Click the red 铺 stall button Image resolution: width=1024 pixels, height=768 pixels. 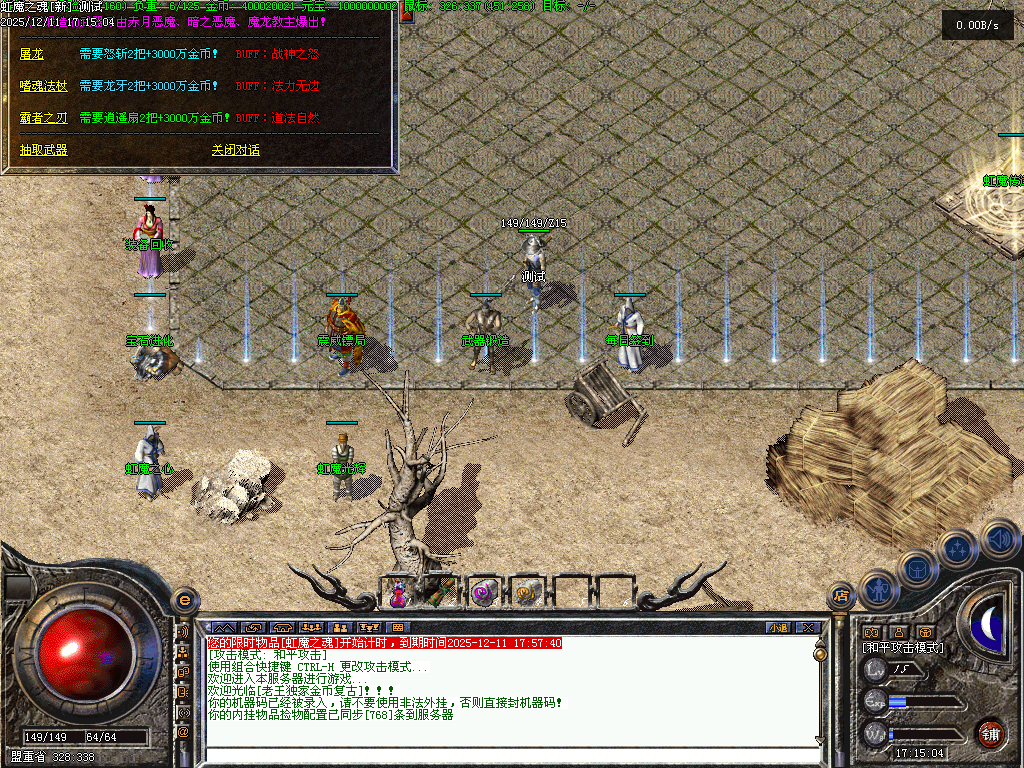990,733
